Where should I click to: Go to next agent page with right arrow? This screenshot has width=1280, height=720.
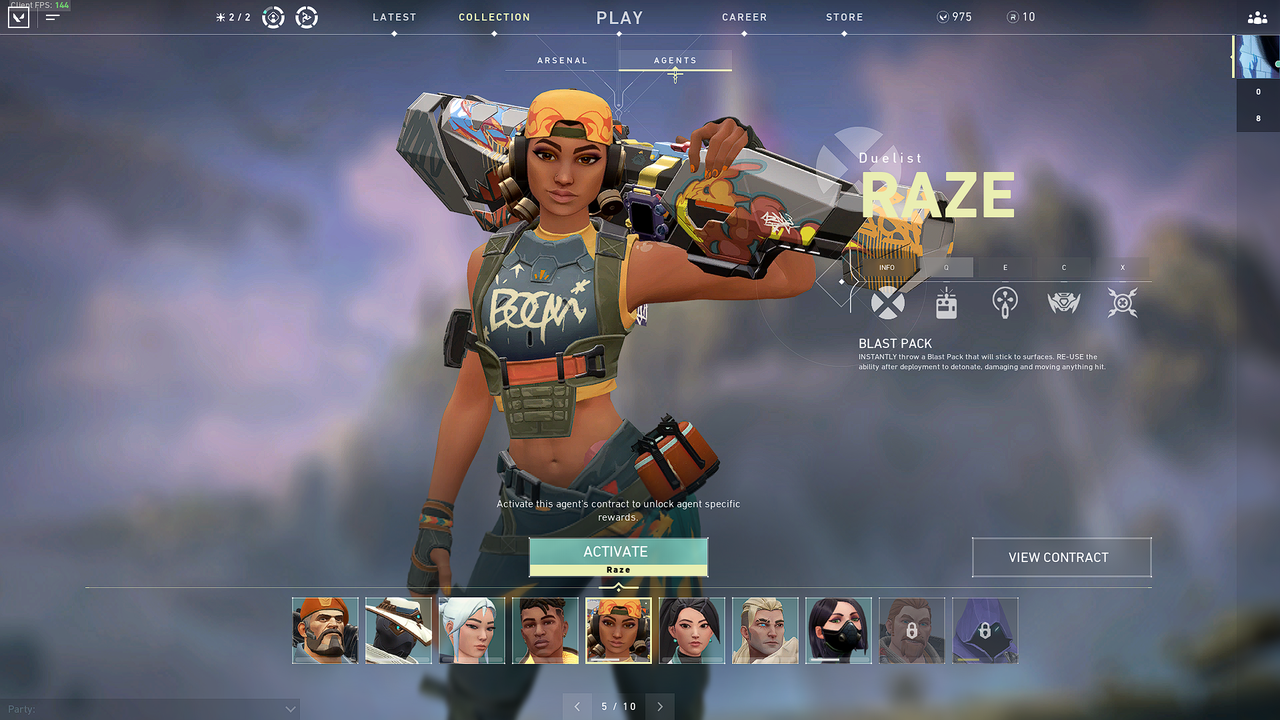659,706
